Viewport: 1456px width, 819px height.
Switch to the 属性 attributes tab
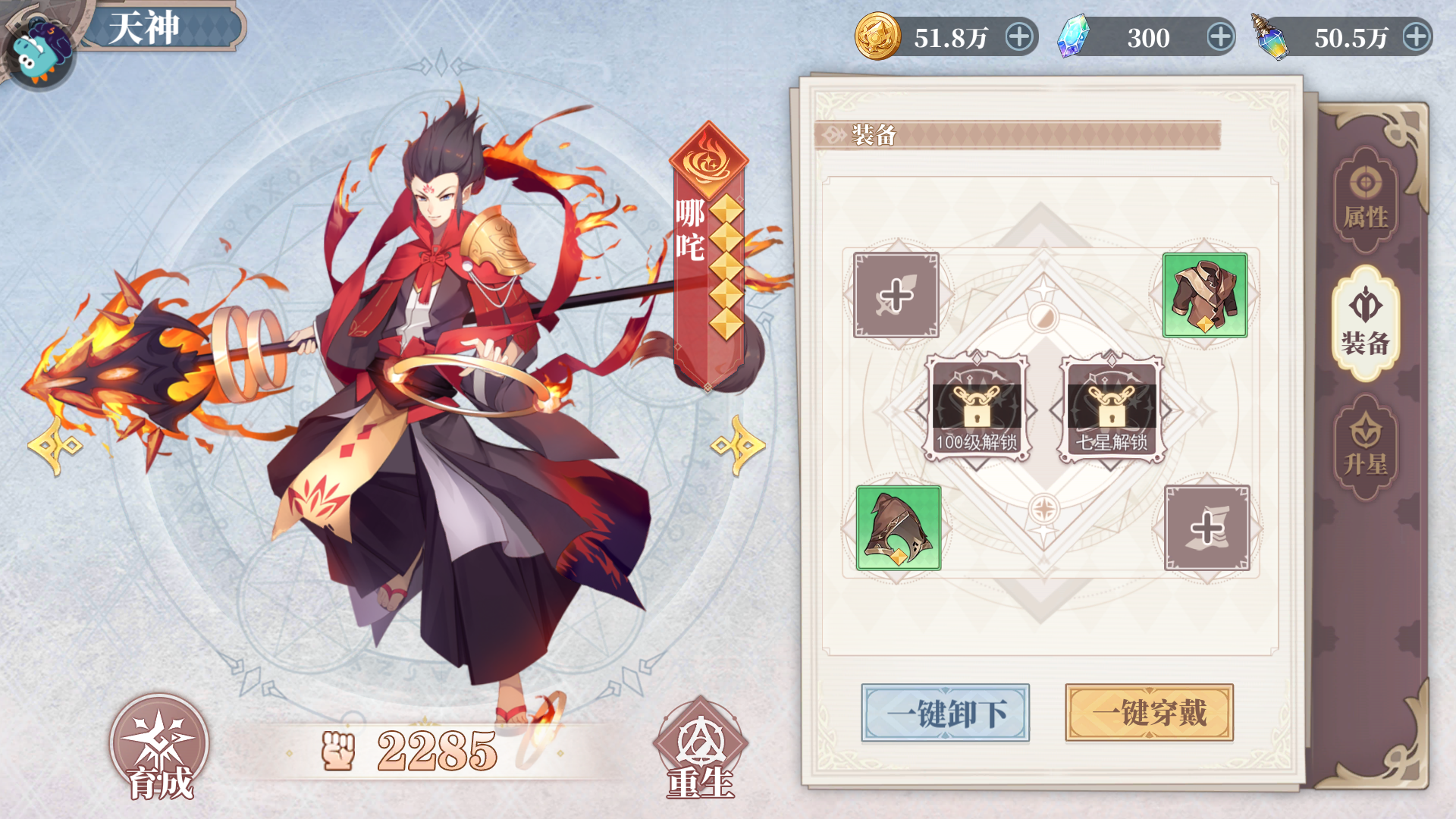click(x=1365, y=201)
